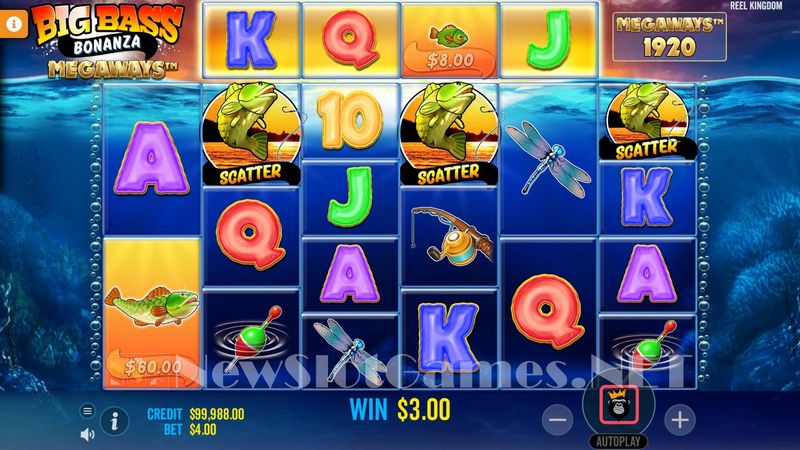Toggle the sound speaker icon

coord(87,433)
